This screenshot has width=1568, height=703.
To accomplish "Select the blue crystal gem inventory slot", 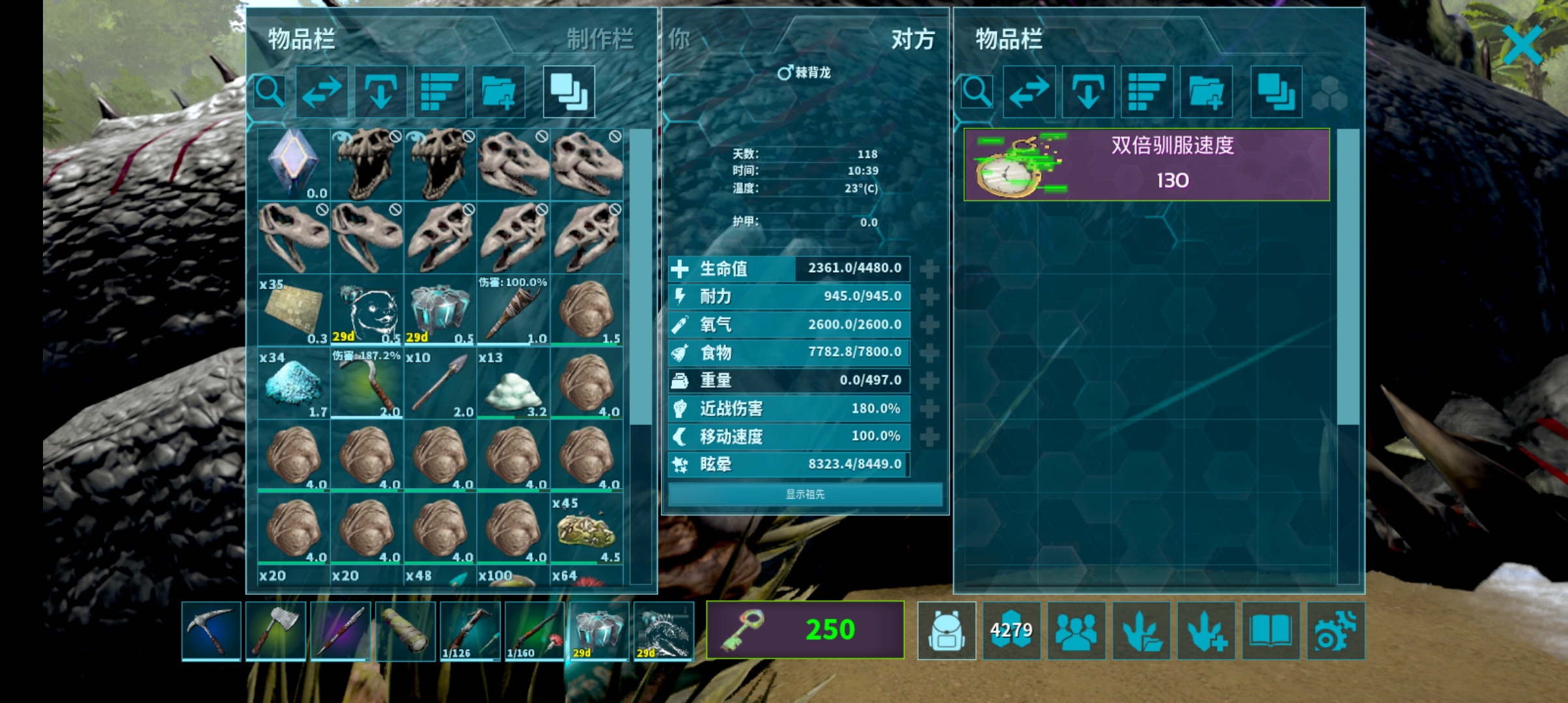I will pyautogui.click(x=294, y=164).
